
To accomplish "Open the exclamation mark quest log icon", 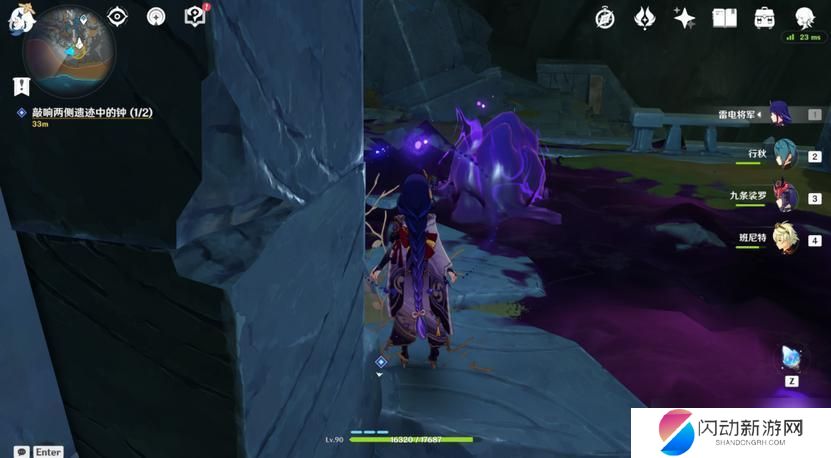I will click(22, 87).
